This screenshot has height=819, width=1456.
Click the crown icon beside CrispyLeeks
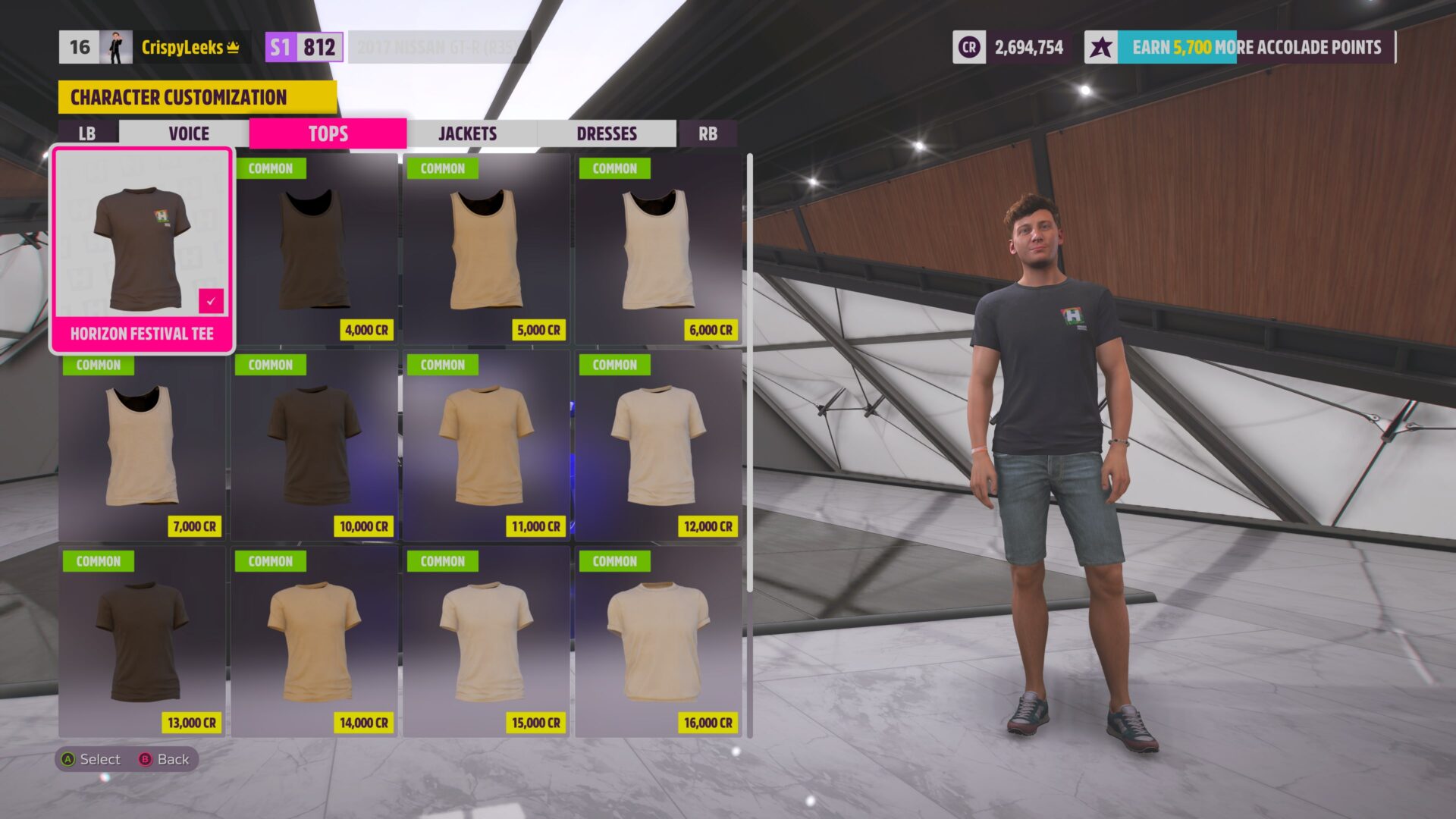tap(231, 48)
